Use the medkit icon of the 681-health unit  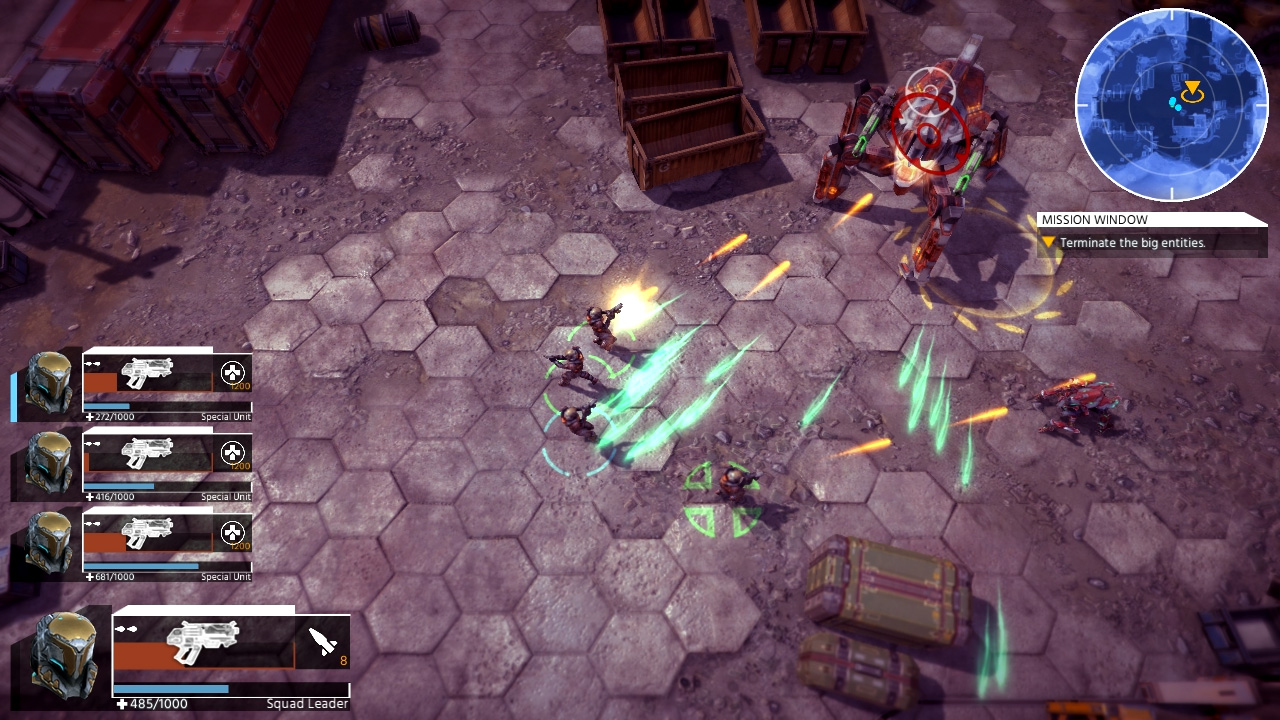(x=232, y=533)
